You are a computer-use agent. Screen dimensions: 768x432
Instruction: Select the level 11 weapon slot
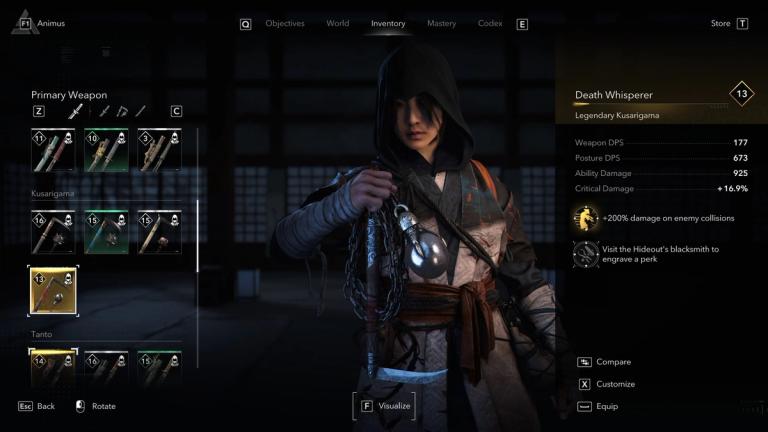(52, 149)
